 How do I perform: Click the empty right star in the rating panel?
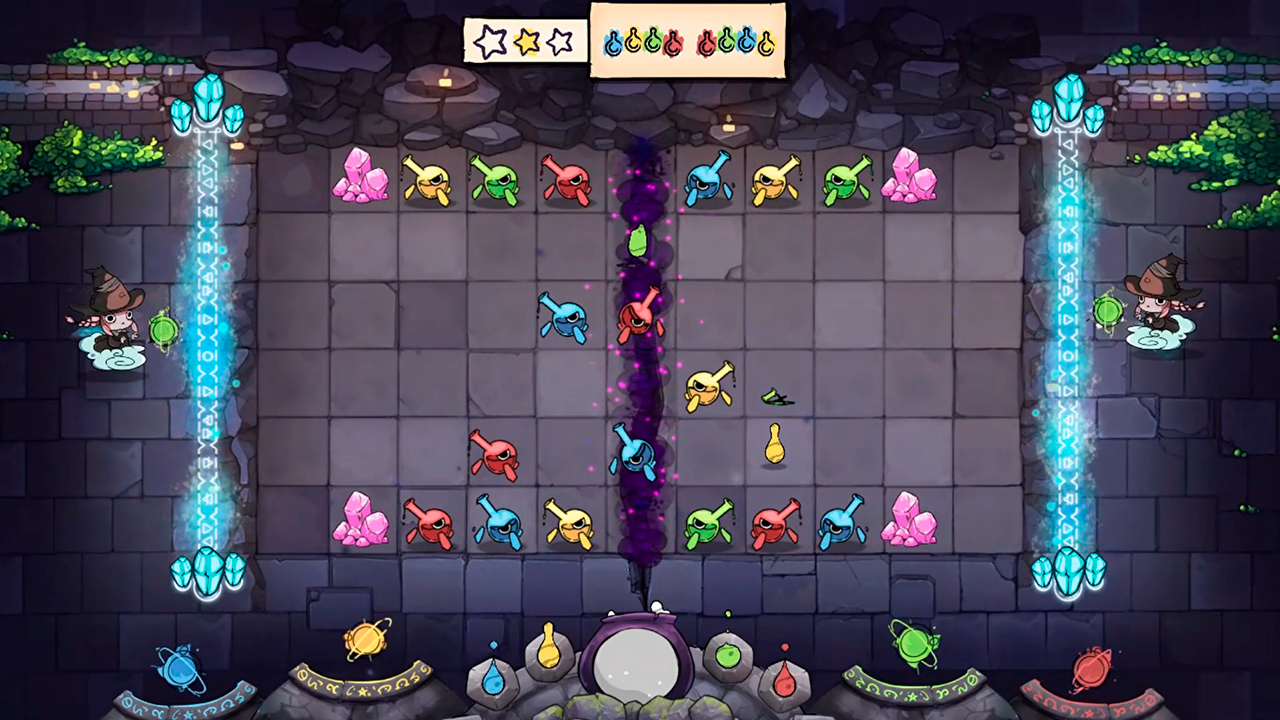click(x=558, y=41)
